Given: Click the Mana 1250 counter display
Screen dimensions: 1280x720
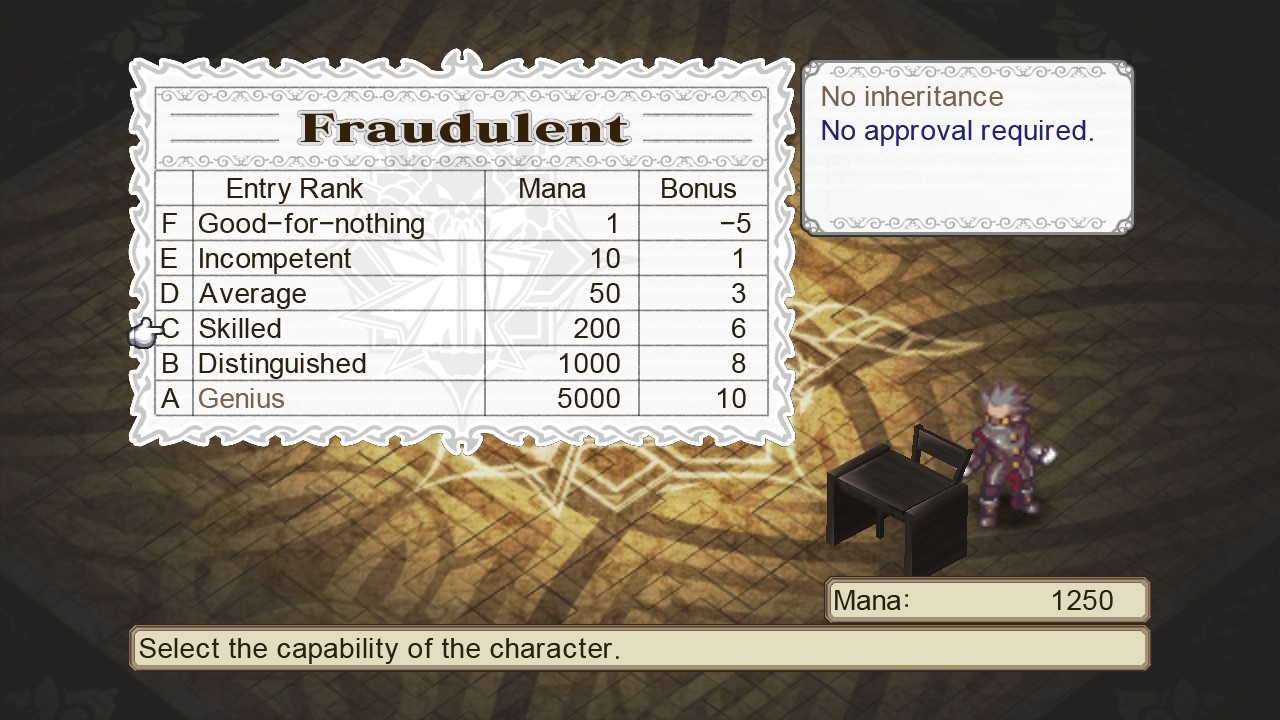Looking at the screenshot, I should 985,600.
